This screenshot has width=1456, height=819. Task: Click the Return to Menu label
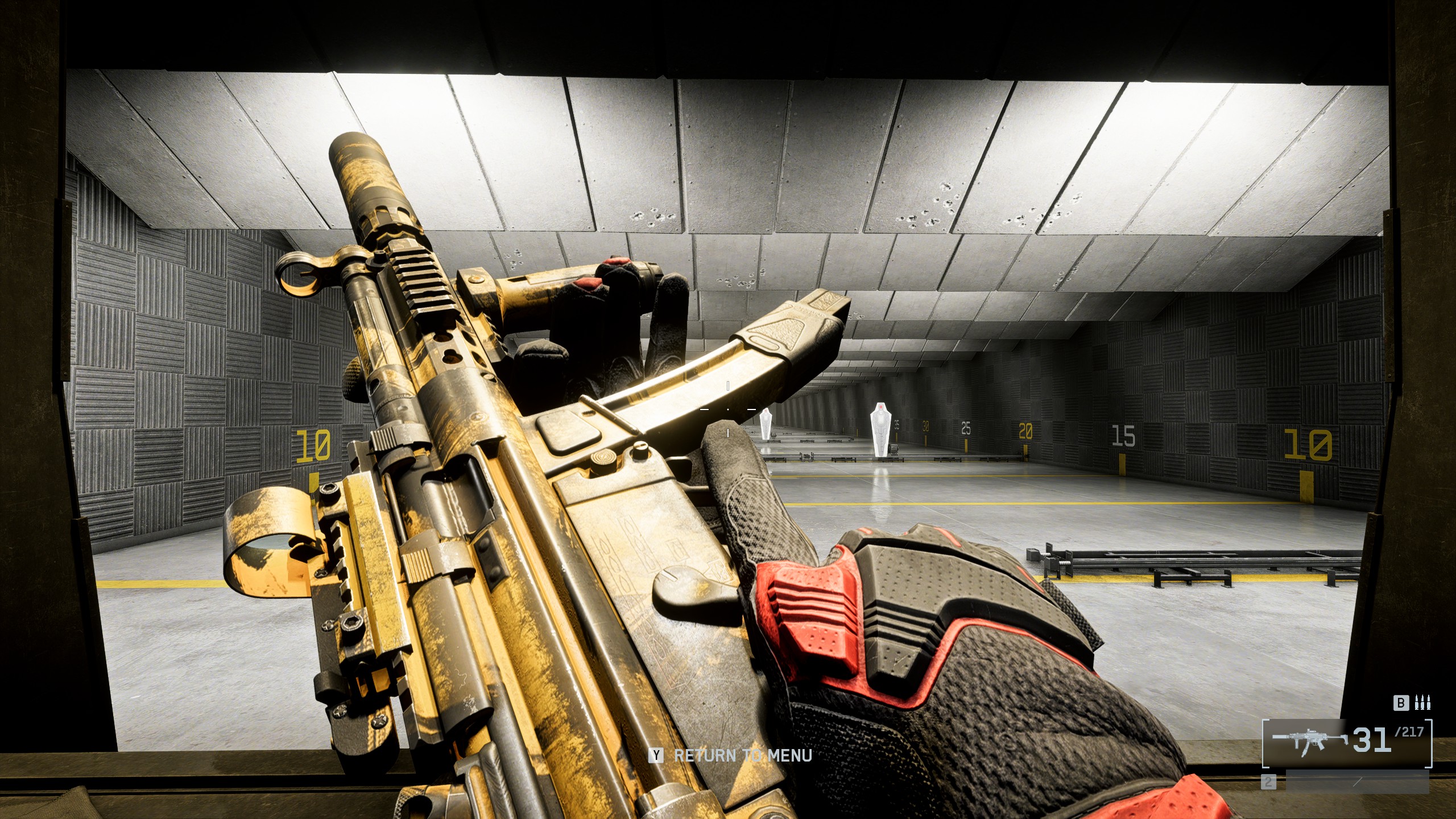point(742,756)
